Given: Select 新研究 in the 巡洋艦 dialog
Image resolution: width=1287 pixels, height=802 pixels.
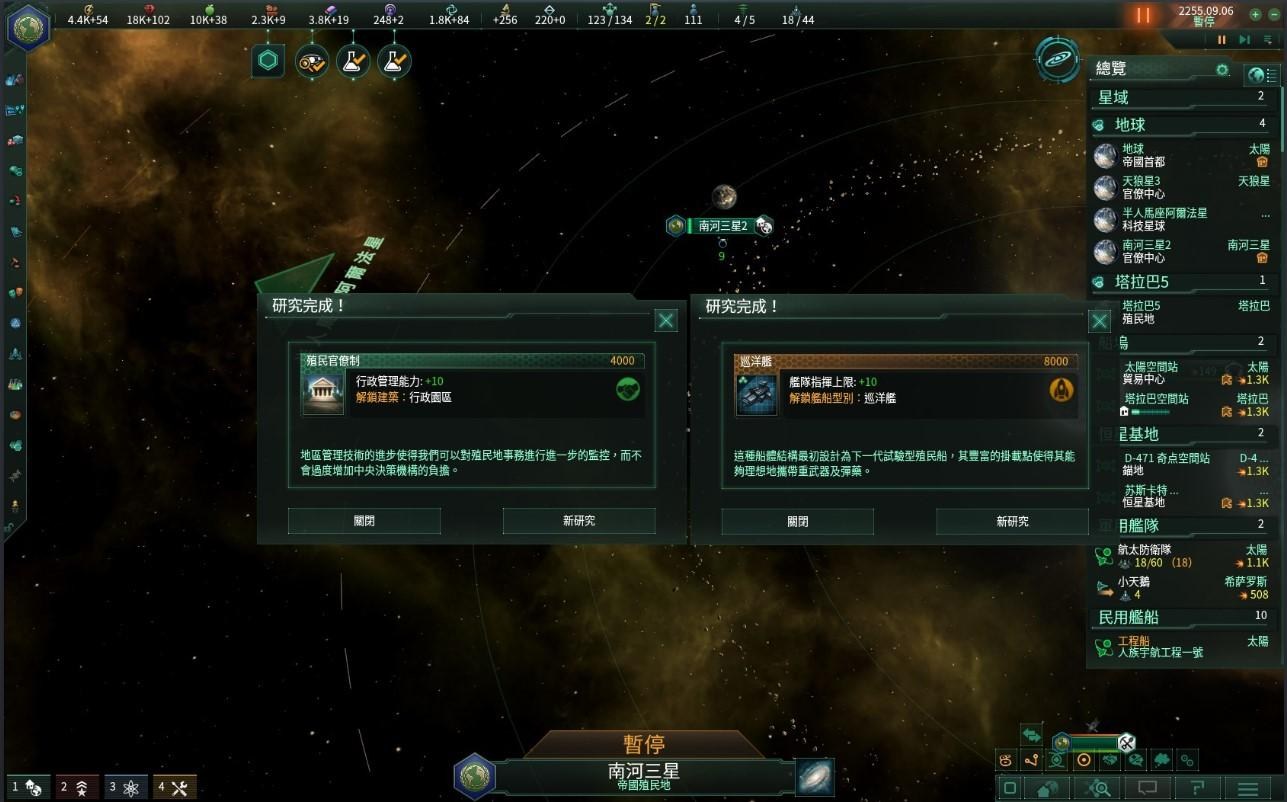Looking at the screenshot, I should (1012, 521).
